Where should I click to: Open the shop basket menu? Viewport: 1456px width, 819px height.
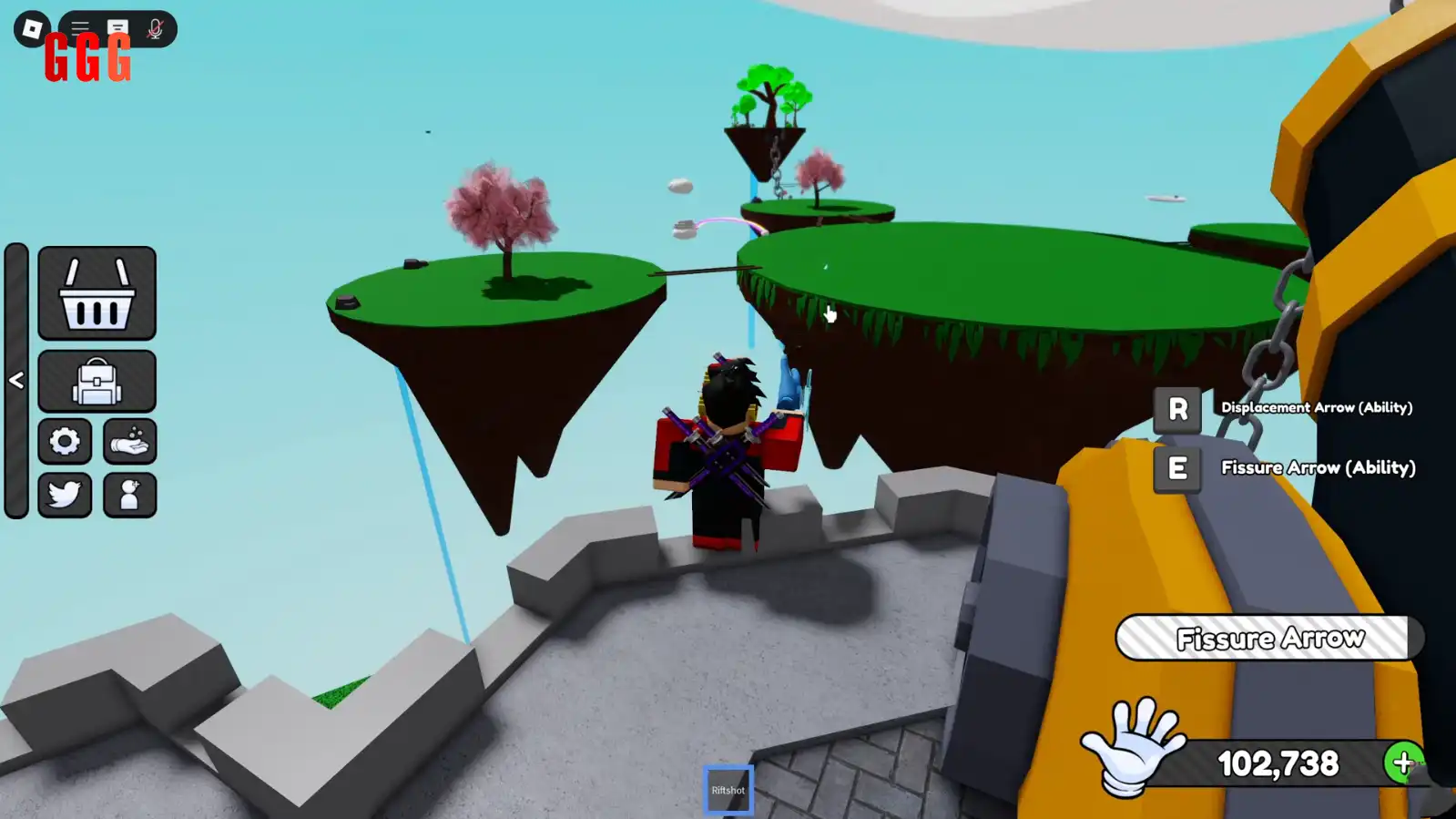pos(97,293)
